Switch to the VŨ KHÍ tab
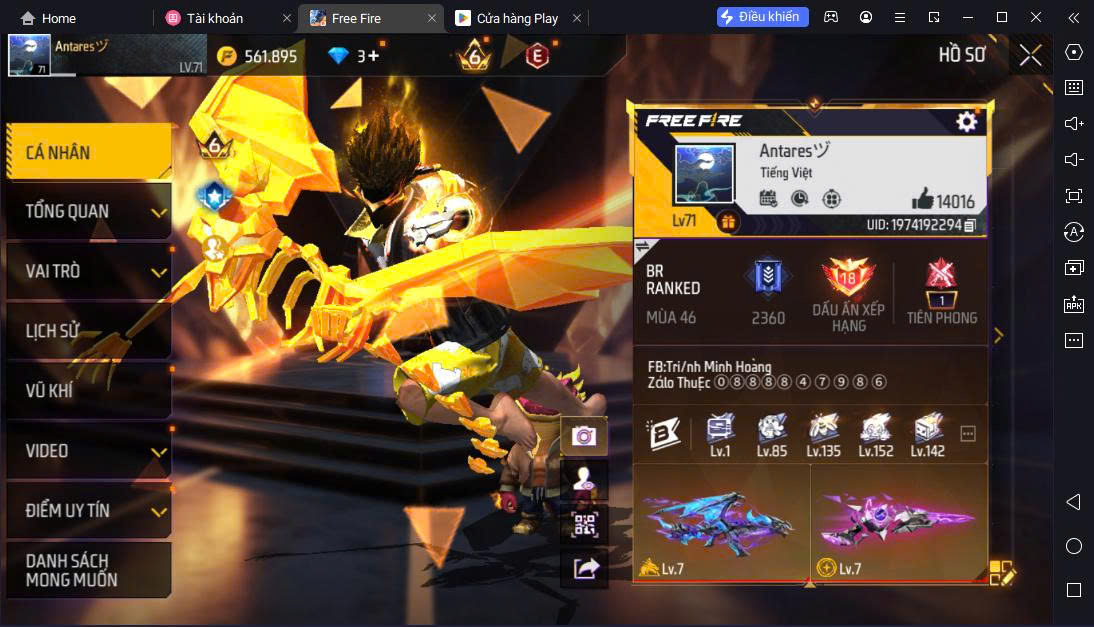Viewport: 1094px width, 627px height. click(88, 391)
